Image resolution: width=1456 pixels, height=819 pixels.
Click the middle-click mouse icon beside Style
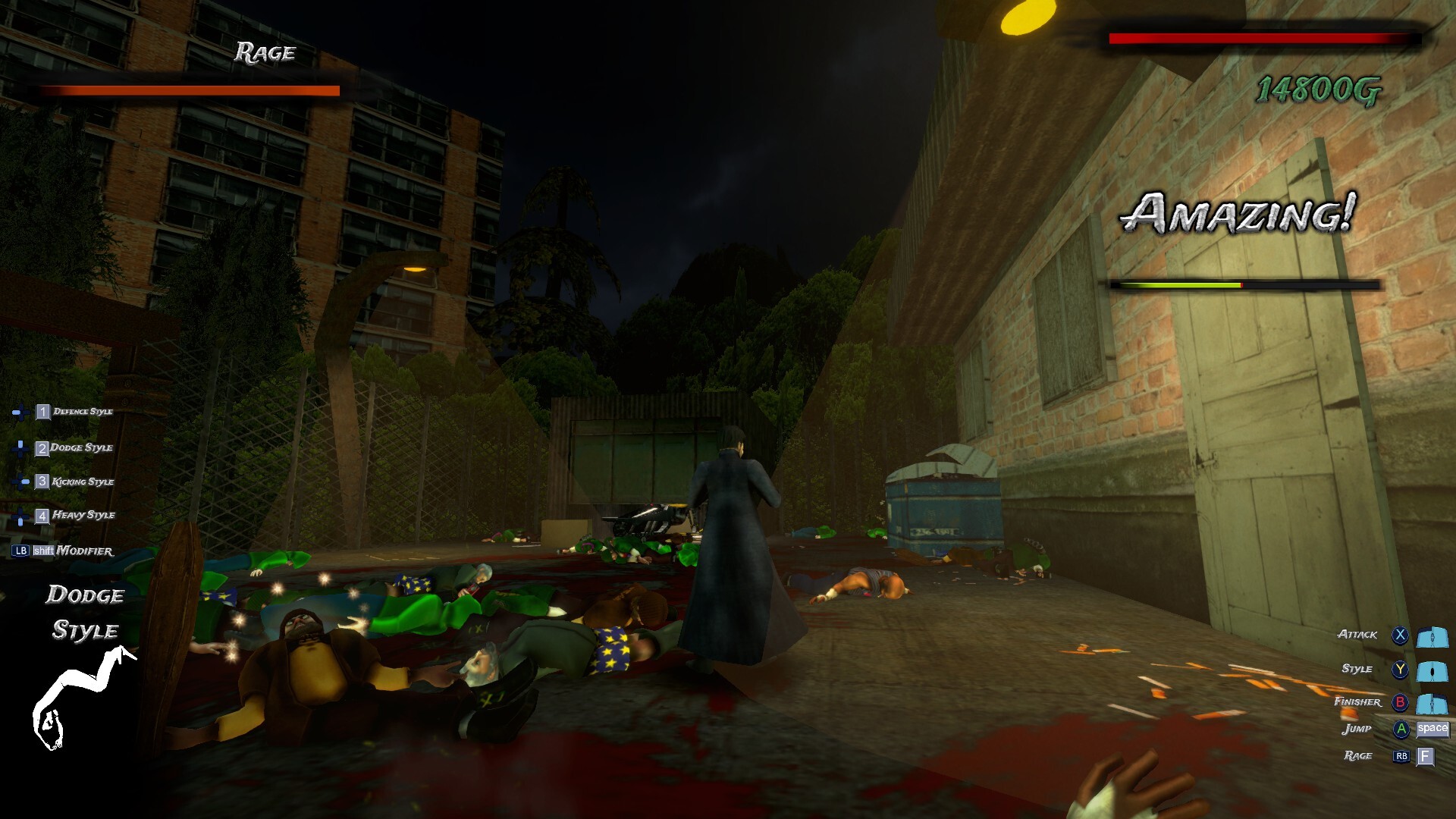click(1432, 673)
